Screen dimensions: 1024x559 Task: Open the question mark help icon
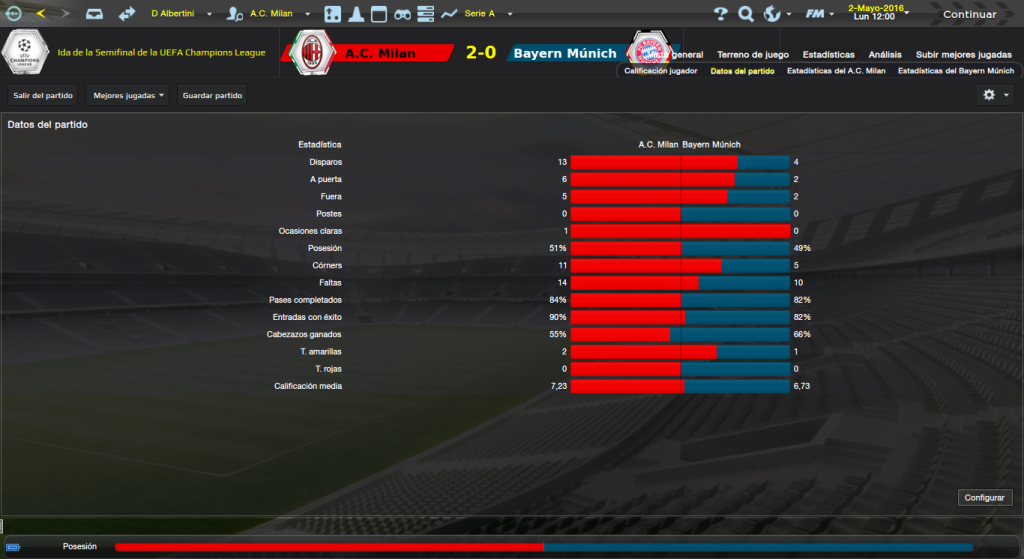(721, 14)
